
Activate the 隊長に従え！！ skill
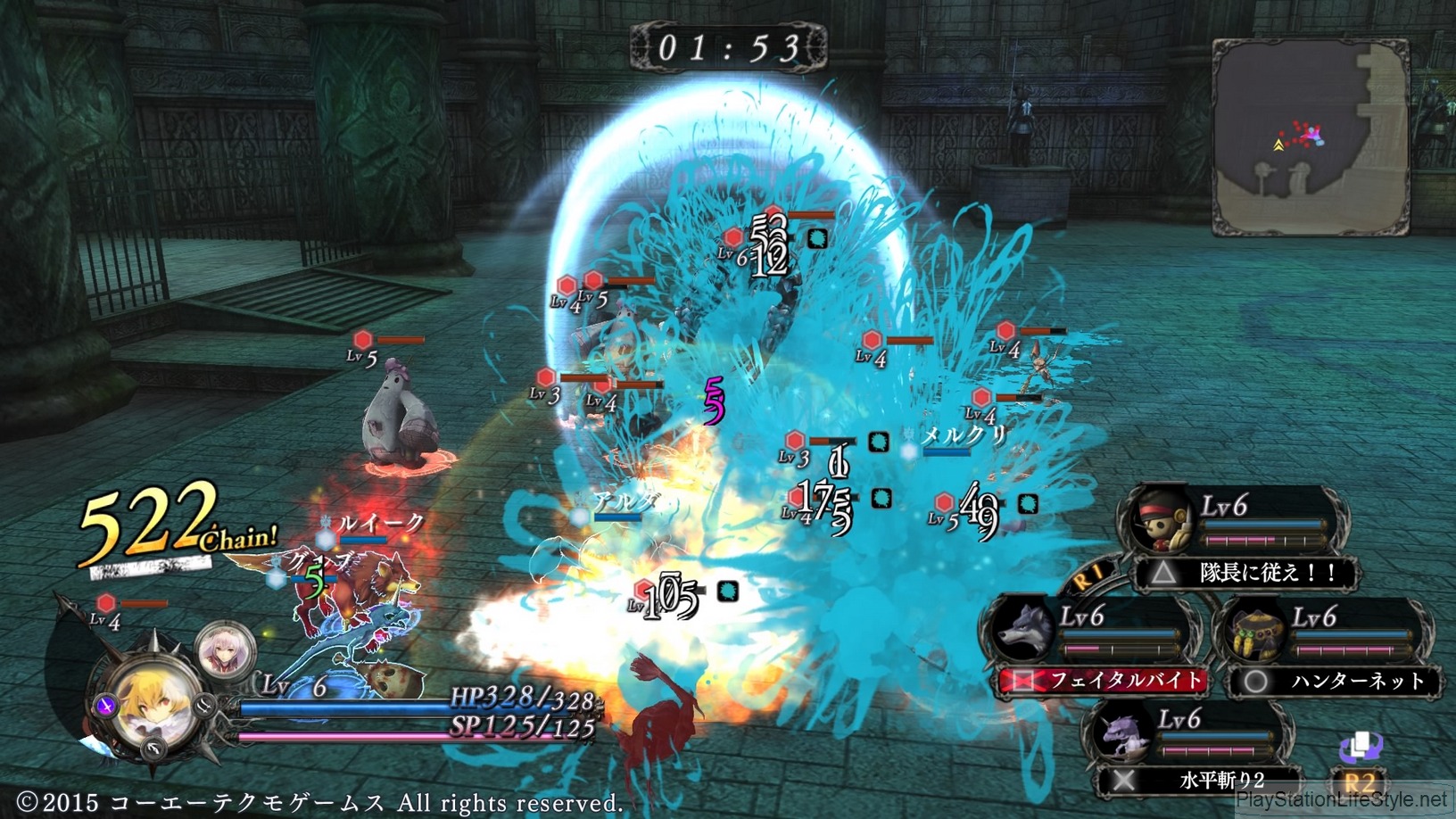pyautogui.click(x=1248, y=573)
